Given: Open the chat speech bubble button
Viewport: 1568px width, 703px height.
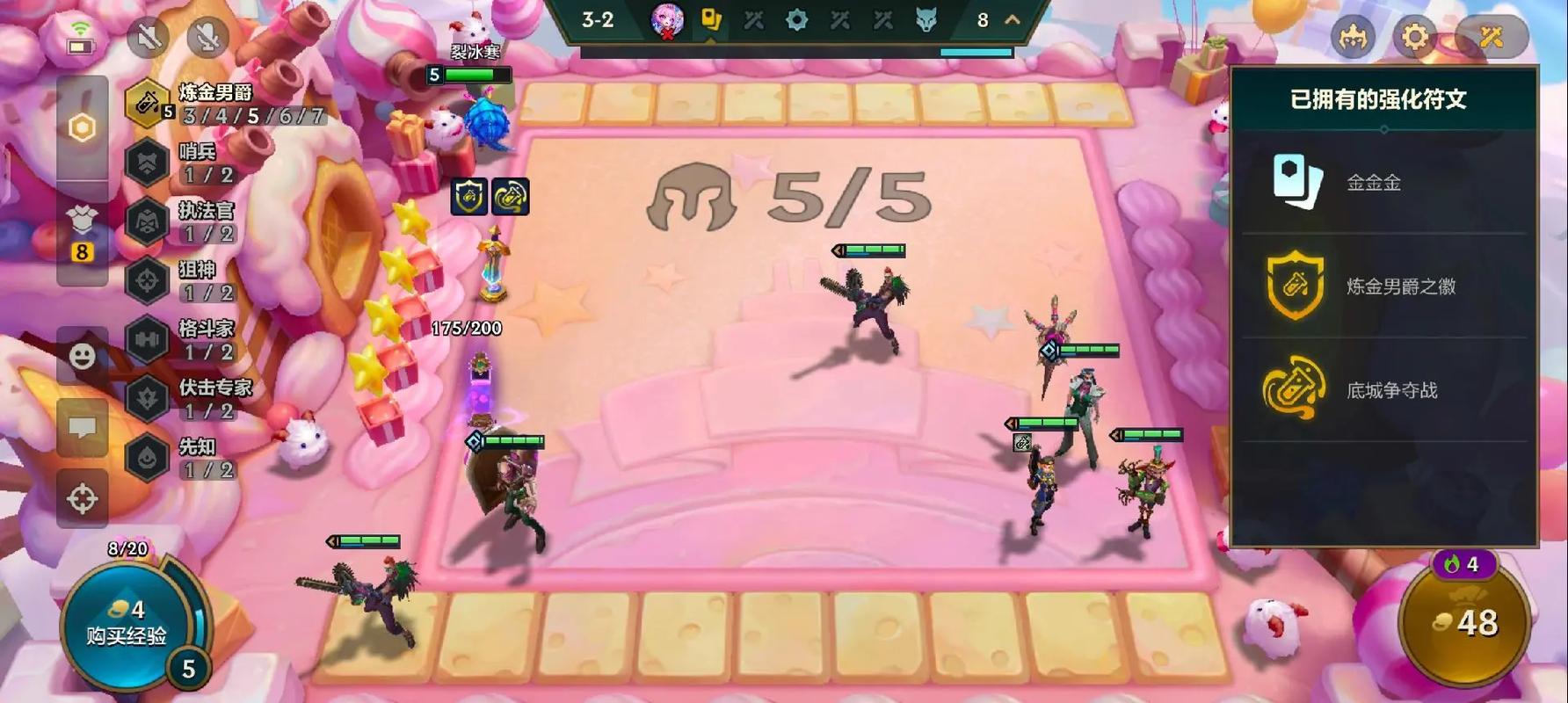Looking at the screenshot, I should (x=82, y=428).
